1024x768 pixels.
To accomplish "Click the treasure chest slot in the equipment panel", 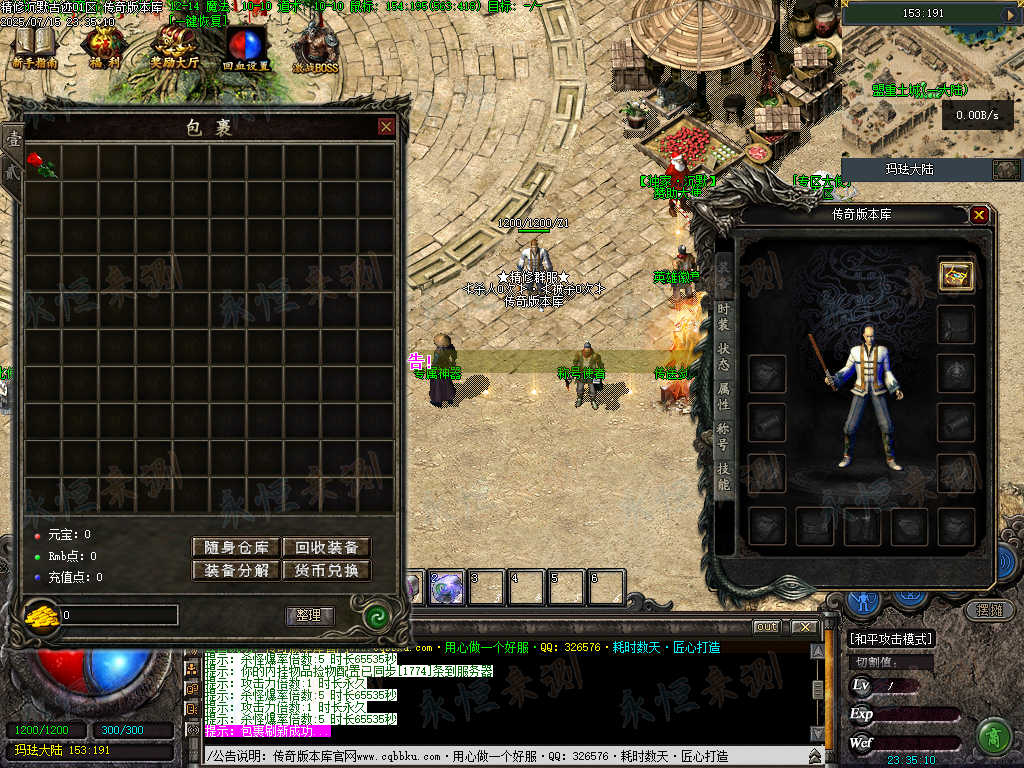I will click(957, 276).
